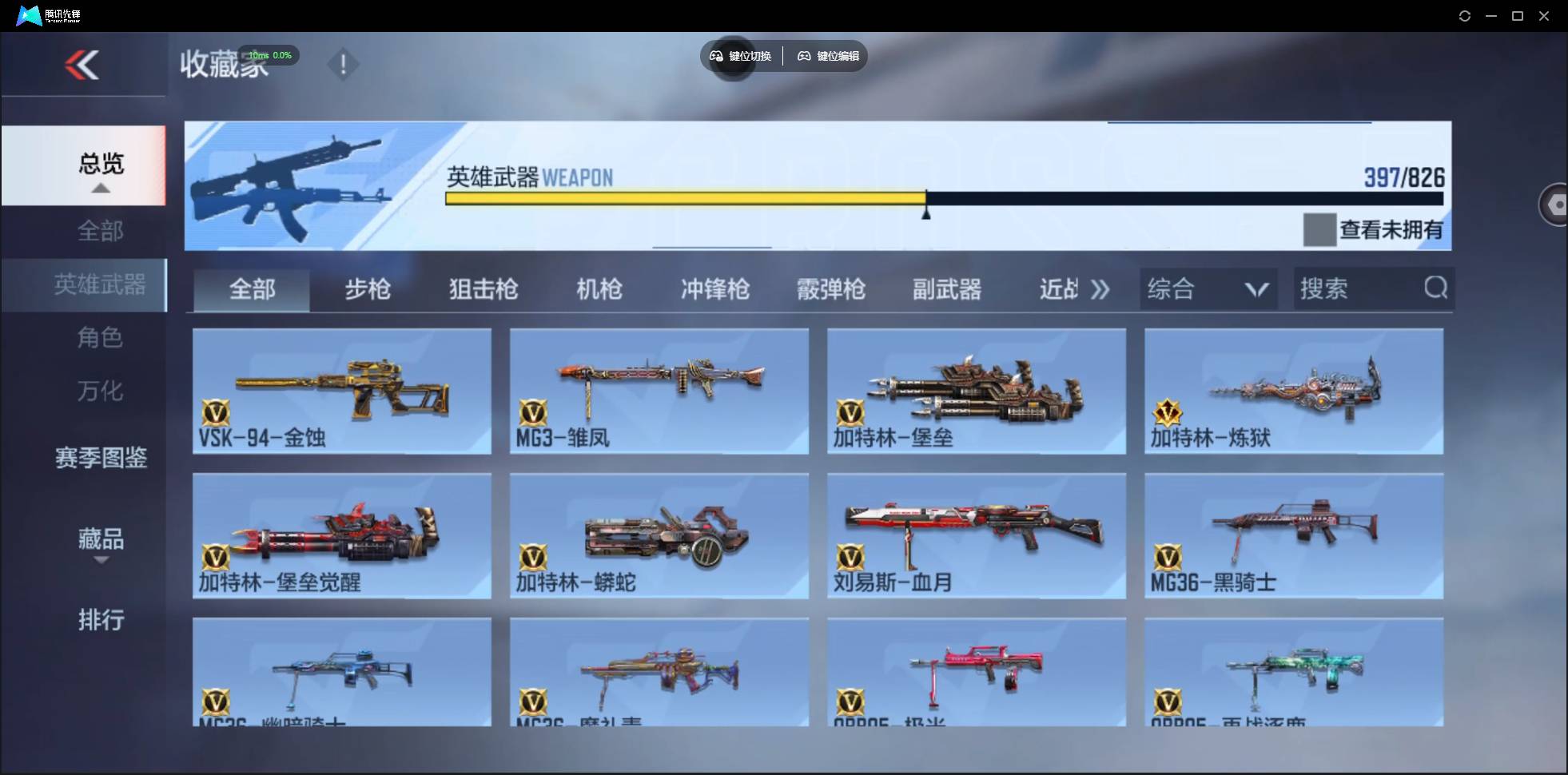The height and width of the screenshot is (775, 1568).
Task: Click the back arrow beside 收藏家
Action: tap(83, 65)
